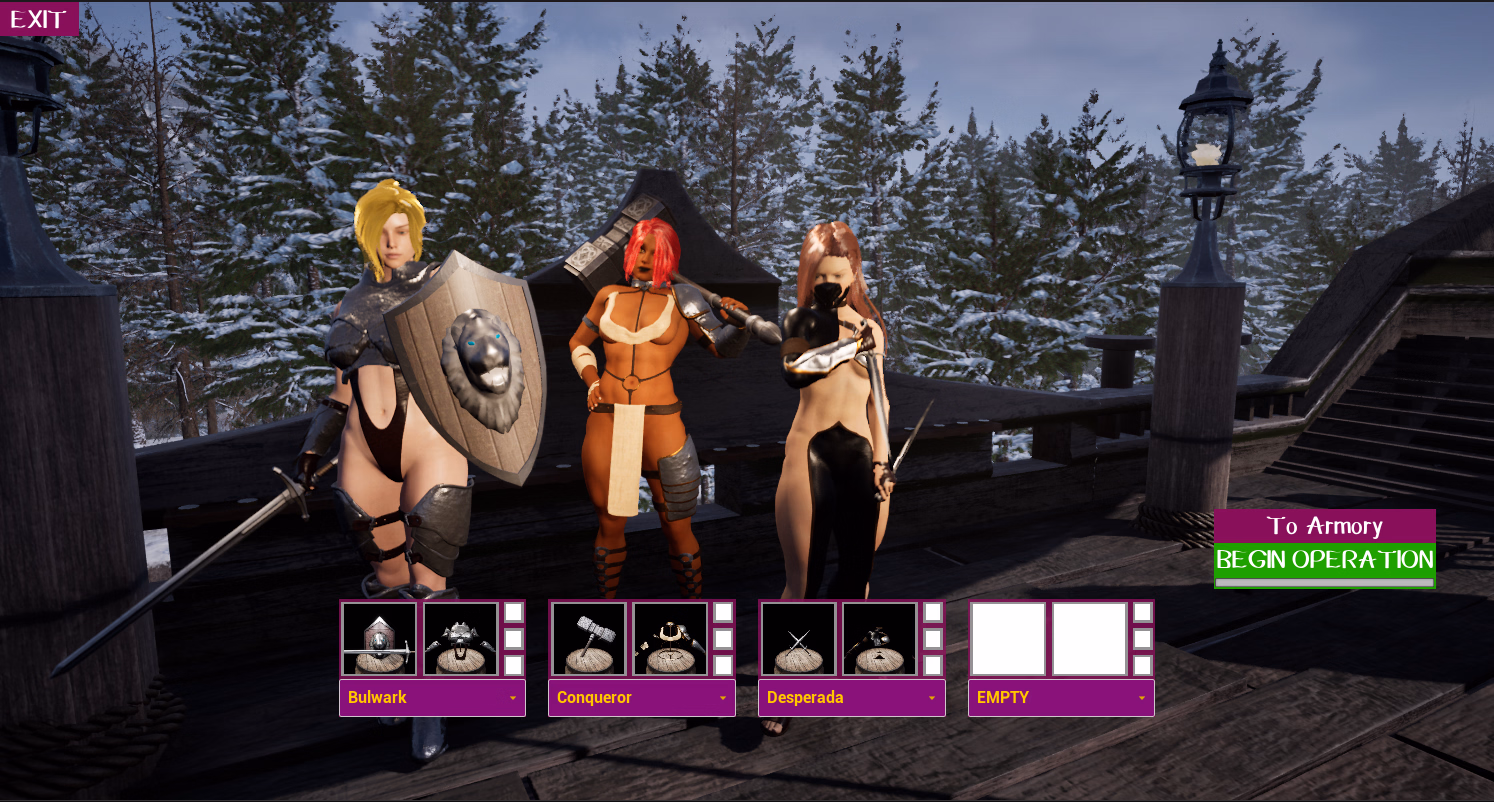Open the Desperada class dropdown

point(852,698)
